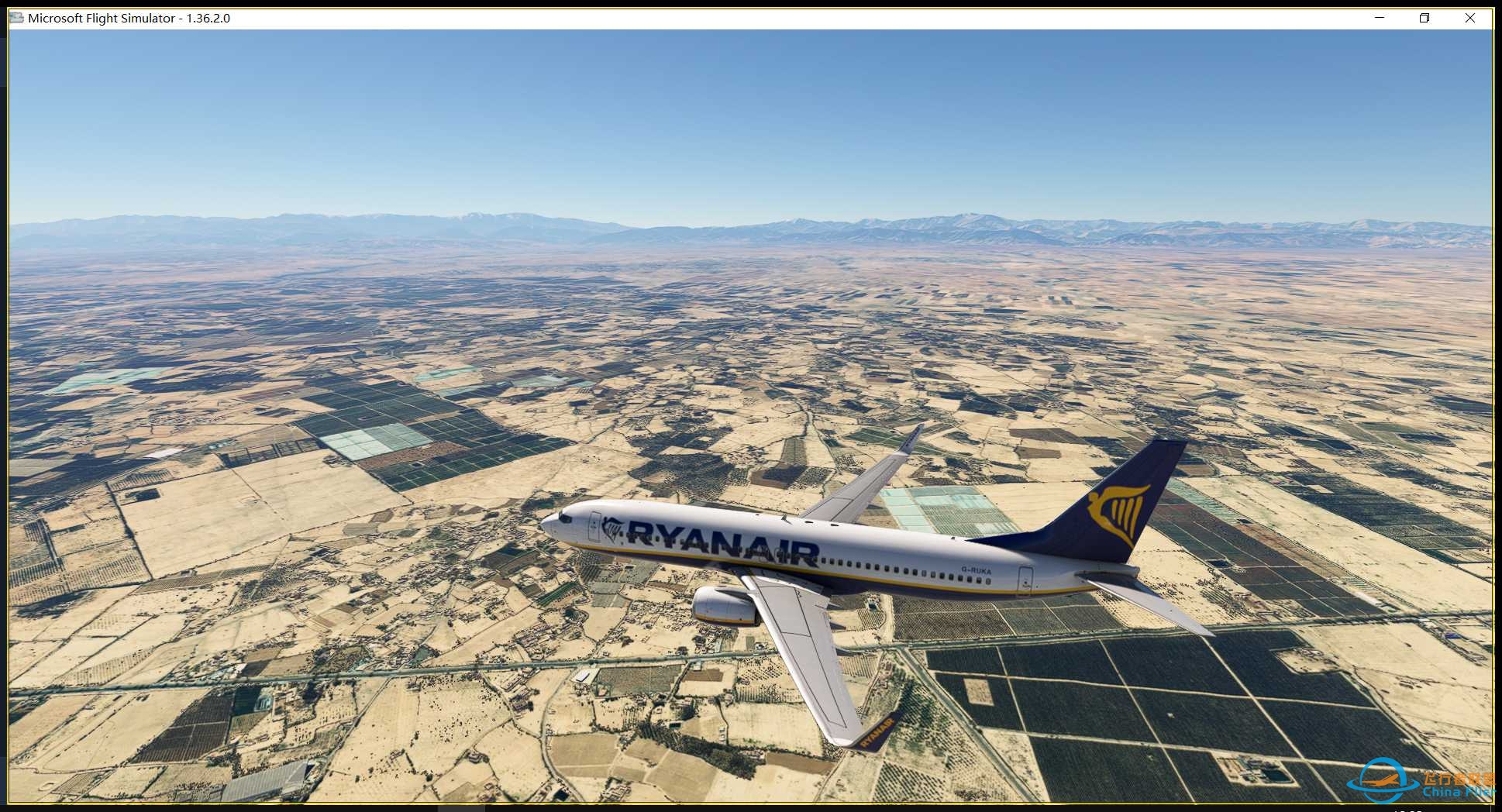Close the Microsoft Flight Simulator window
Screen dimensions: 1502x812
point(1469,18)
